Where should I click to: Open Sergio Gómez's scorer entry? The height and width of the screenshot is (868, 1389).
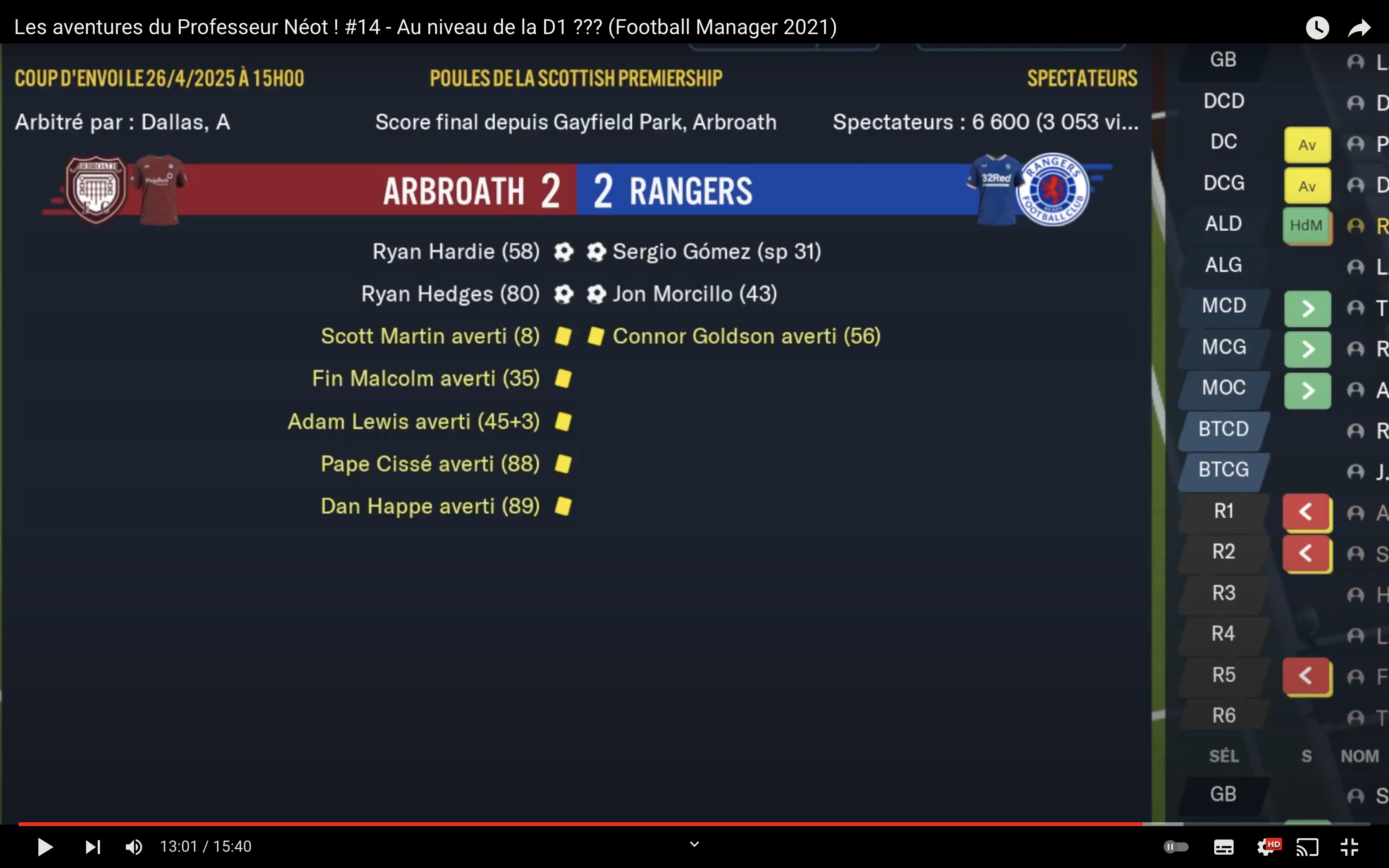[716, 251]
